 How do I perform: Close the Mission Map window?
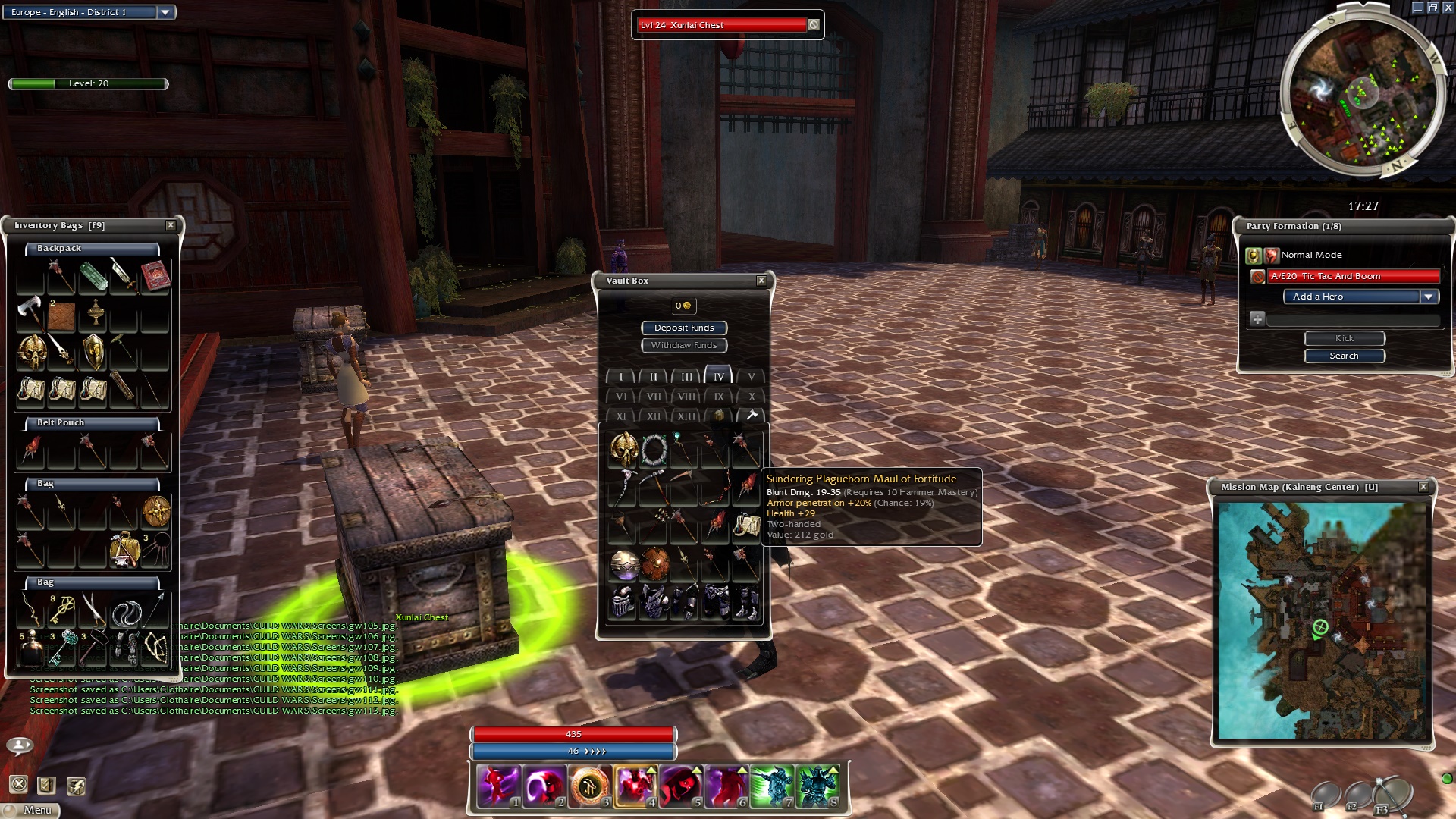pos(1423,487)
